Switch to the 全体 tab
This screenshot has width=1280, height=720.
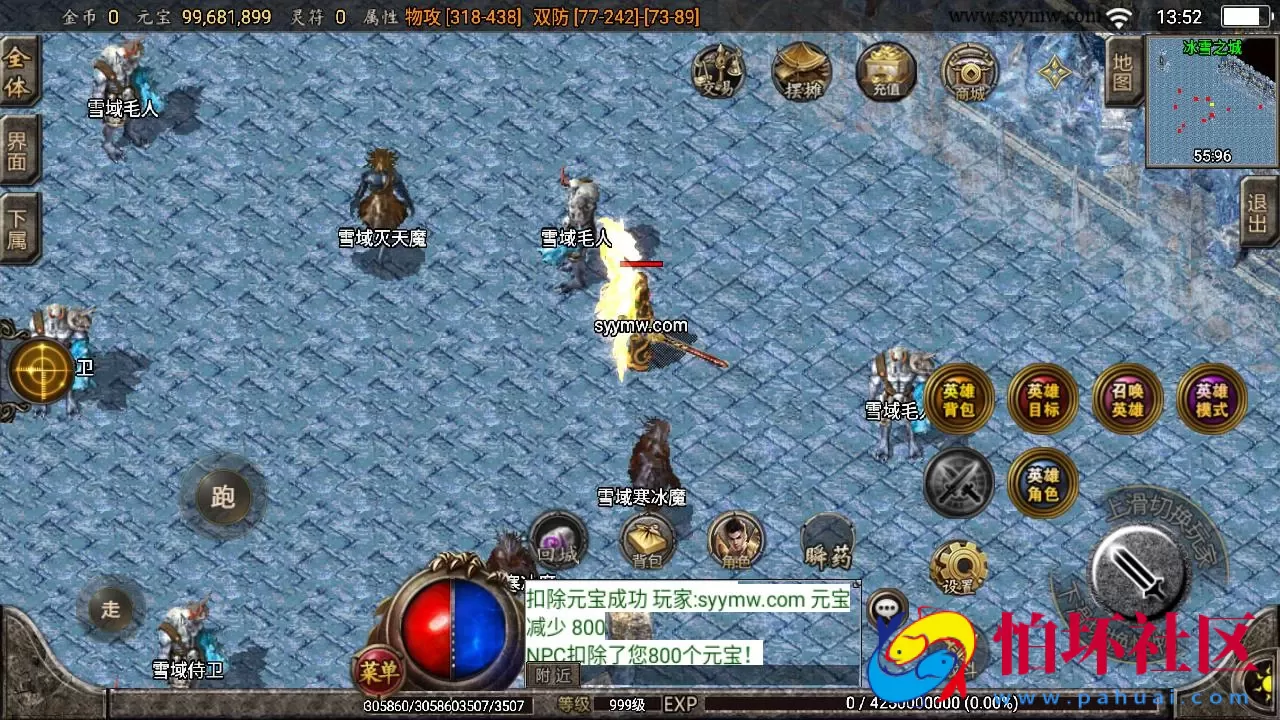(x=20, y=70)
